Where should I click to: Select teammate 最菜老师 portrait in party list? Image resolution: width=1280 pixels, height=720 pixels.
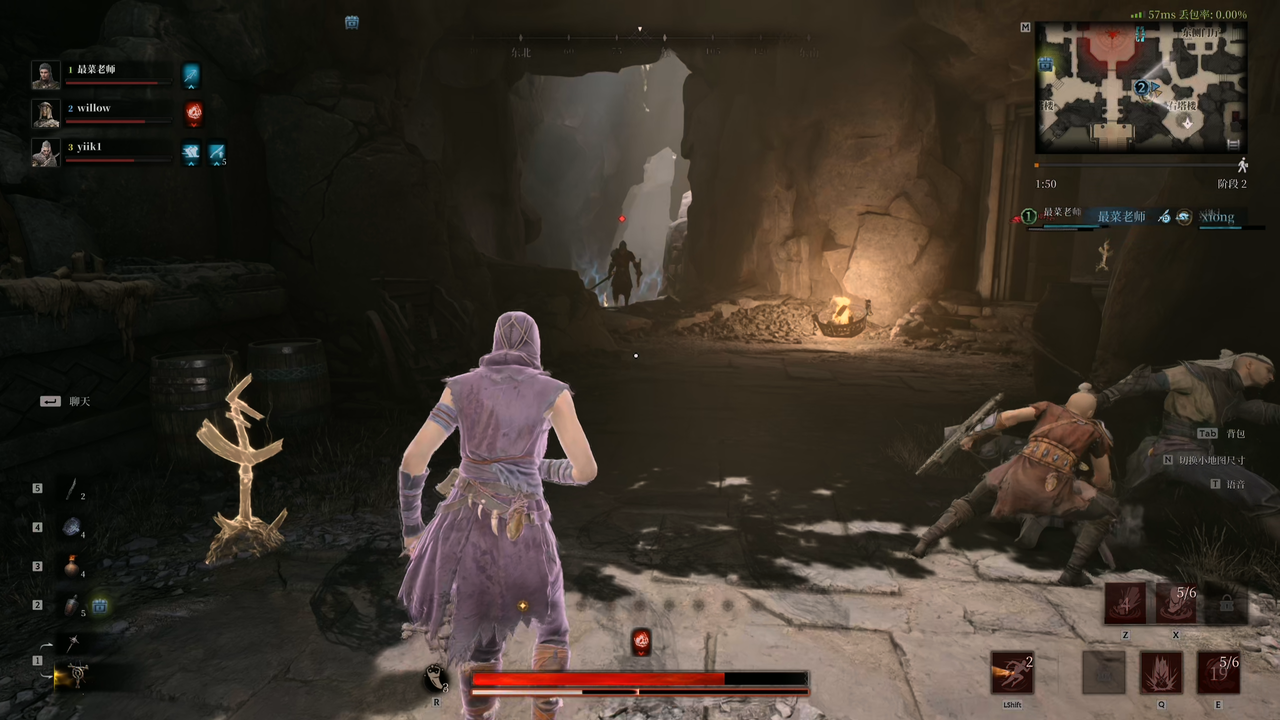tap(45, 75)
